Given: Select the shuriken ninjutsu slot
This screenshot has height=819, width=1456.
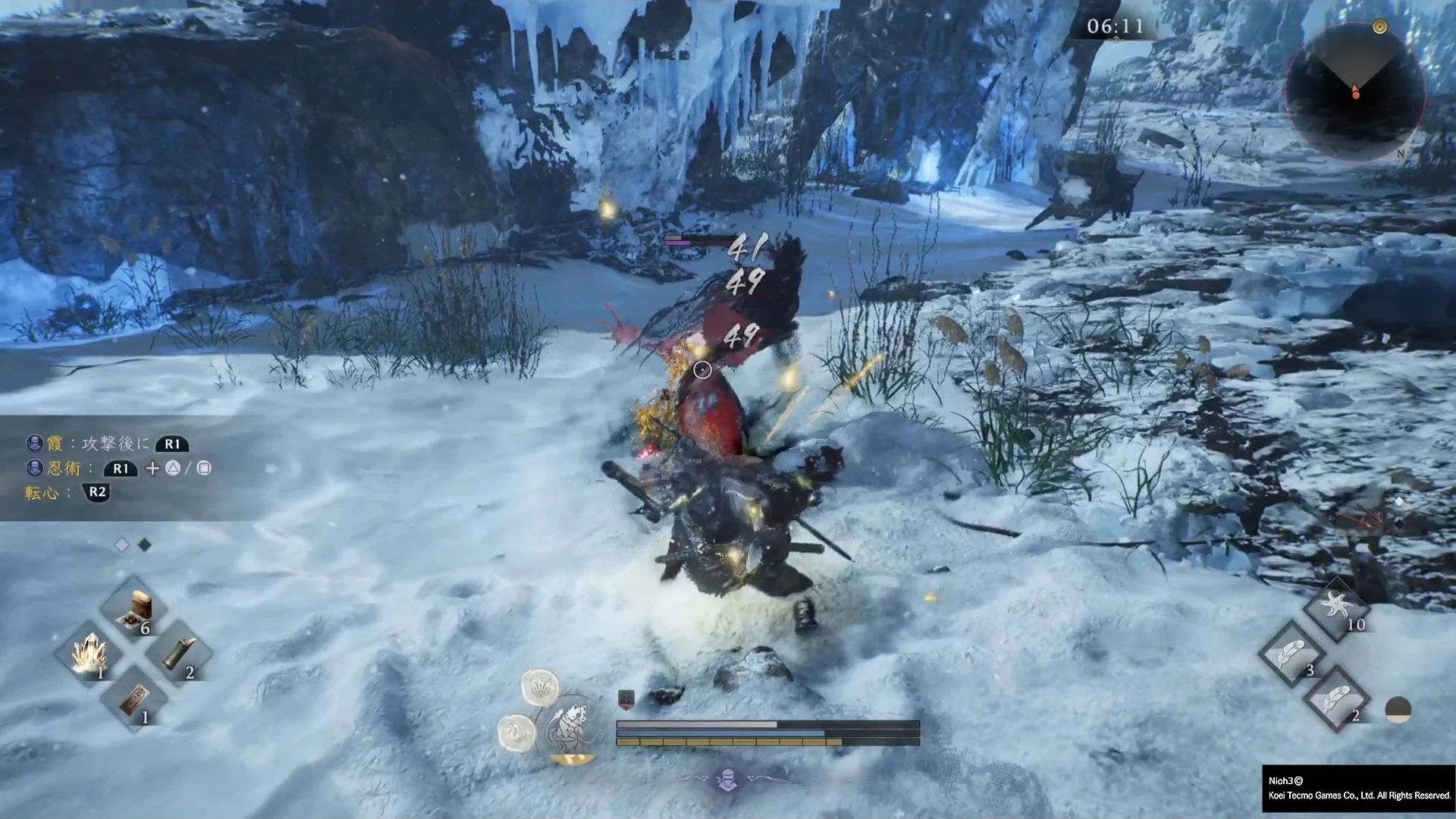Looking at the screenshot, I should tap(1336, 608).
